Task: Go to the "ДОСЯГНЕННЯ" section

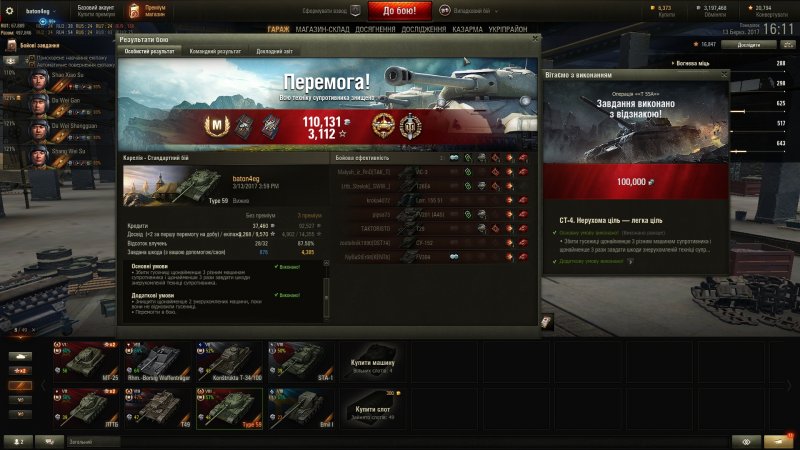Action: tap(375, 30)
